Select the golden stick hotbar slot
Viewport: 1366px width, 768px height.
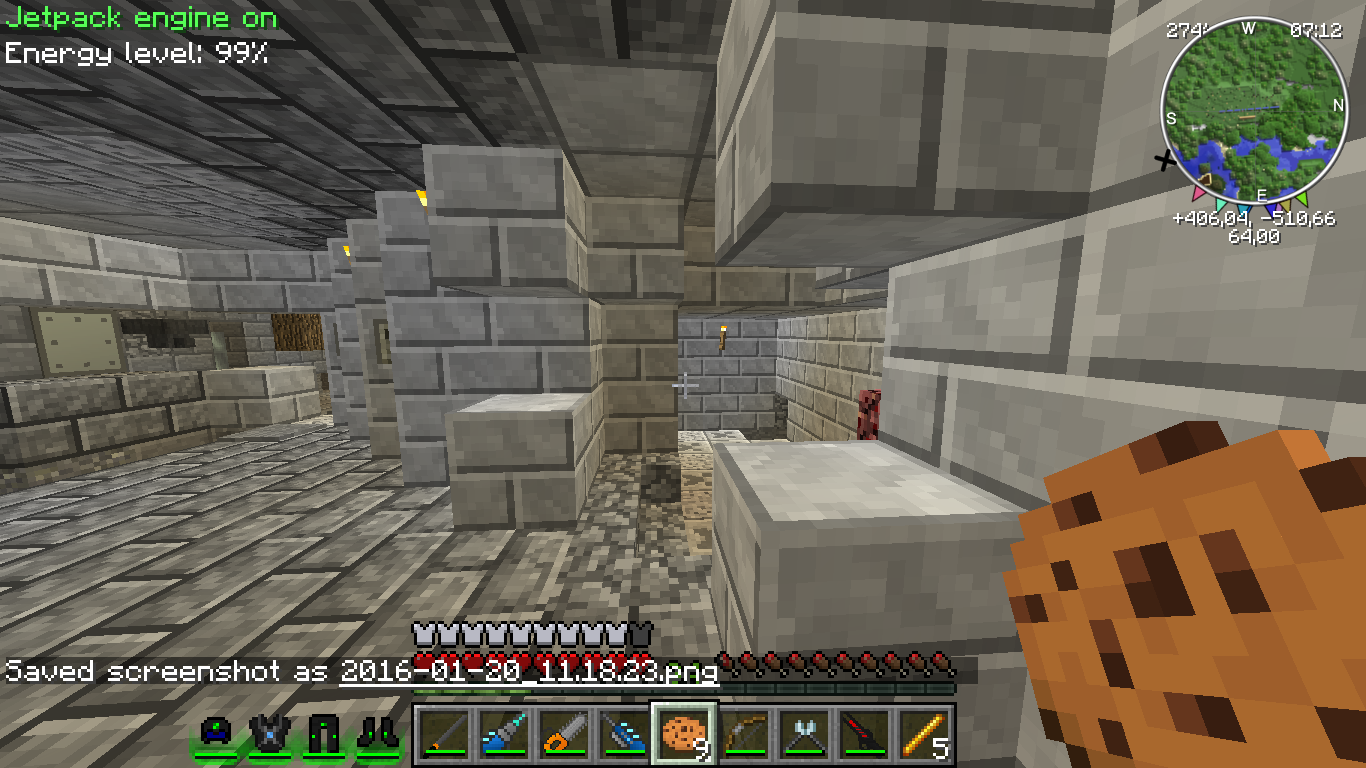click(924, 733)
